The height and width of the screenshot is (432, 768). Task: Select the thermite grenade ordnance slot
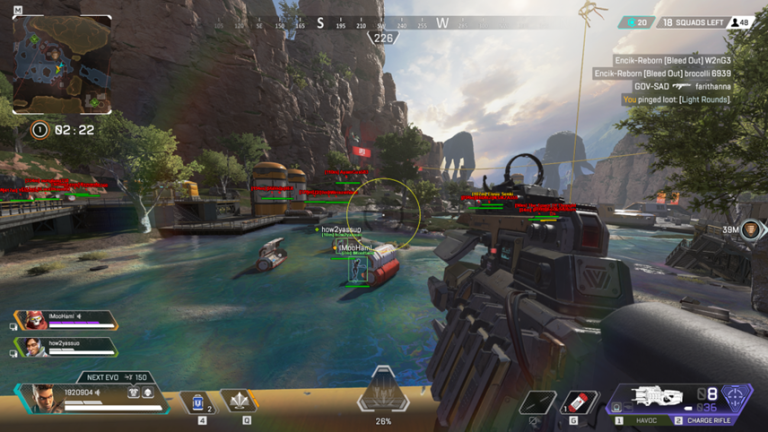coord(578,402)
